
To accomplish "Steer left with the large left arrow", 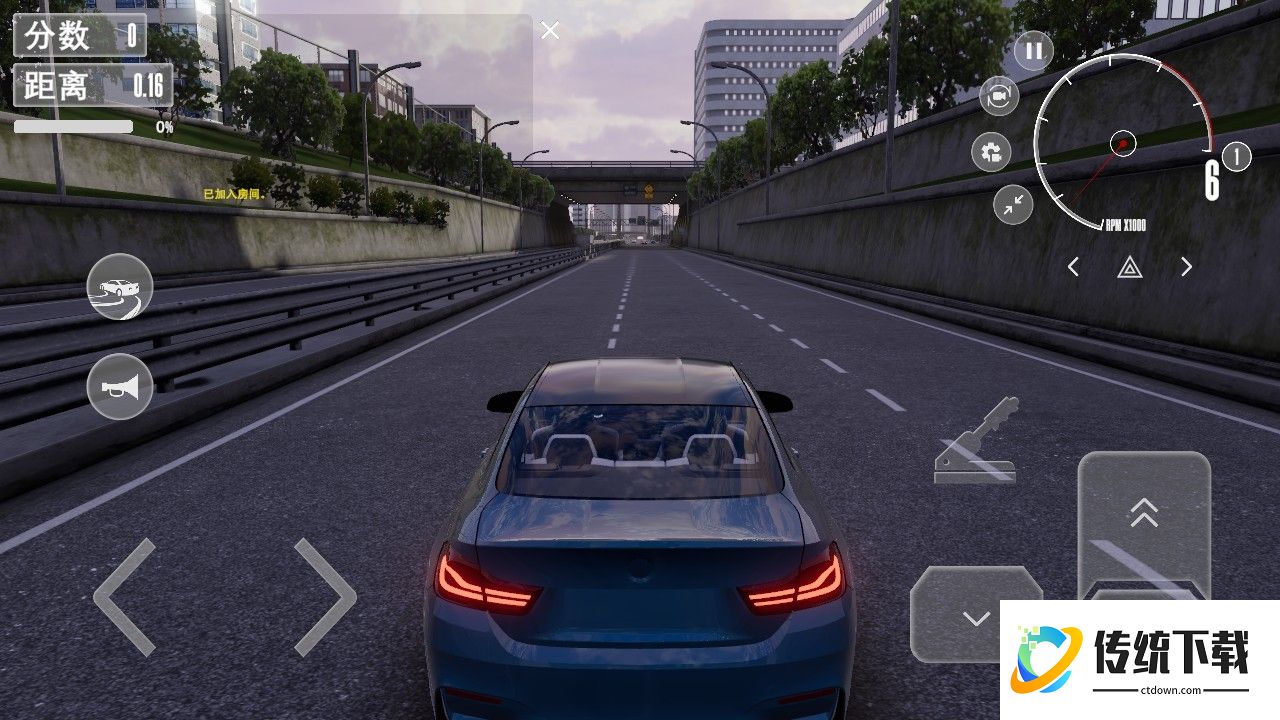I will [x=126, y=597].
